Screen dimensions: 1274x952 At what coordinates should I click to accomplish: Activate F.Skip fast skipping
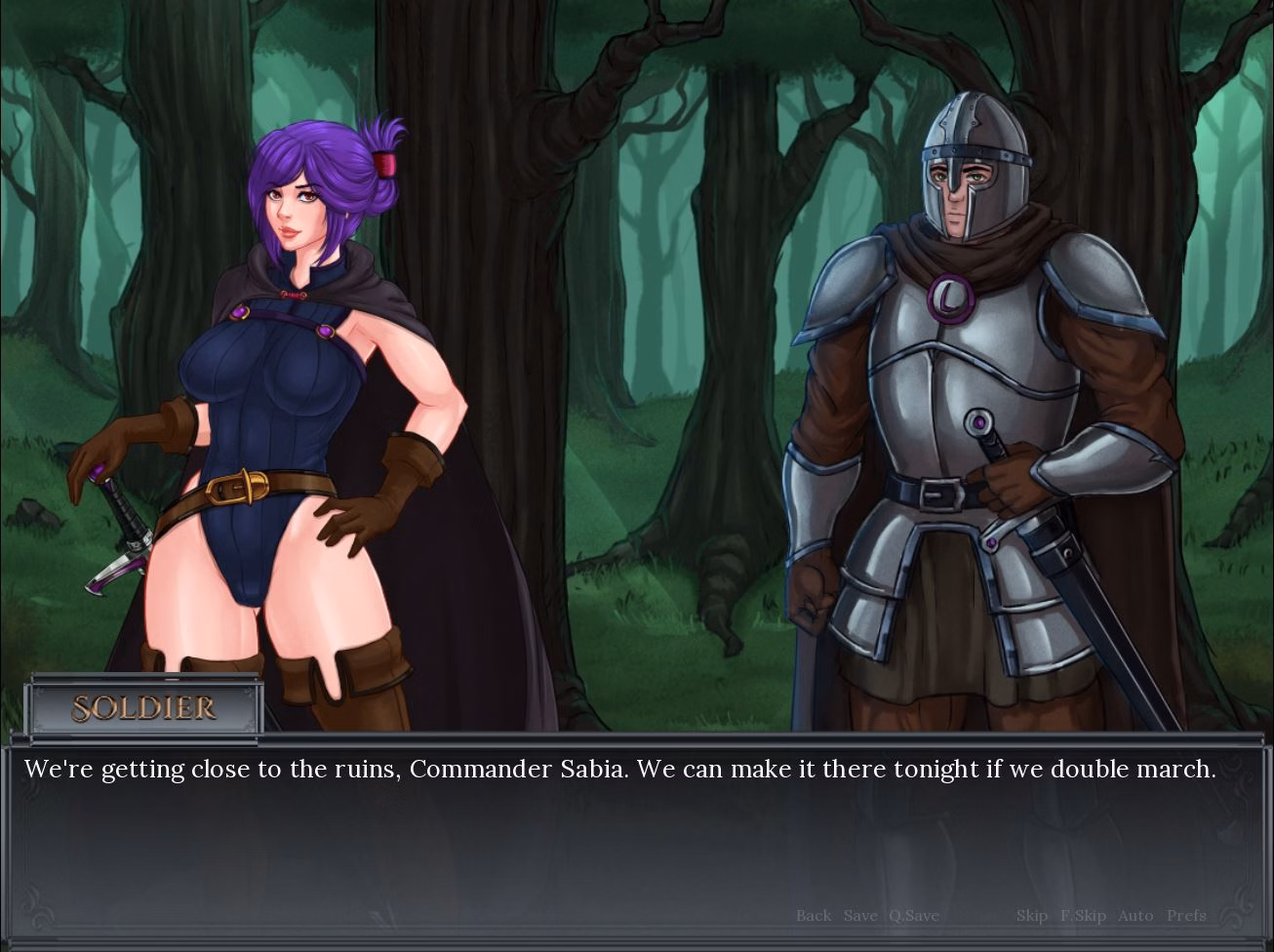pos(1082,915)
